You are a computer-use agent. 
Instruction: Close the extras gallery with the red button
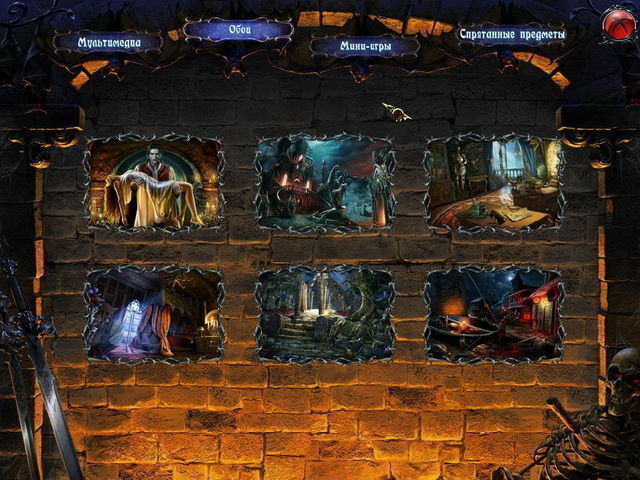tap(618, 26)
